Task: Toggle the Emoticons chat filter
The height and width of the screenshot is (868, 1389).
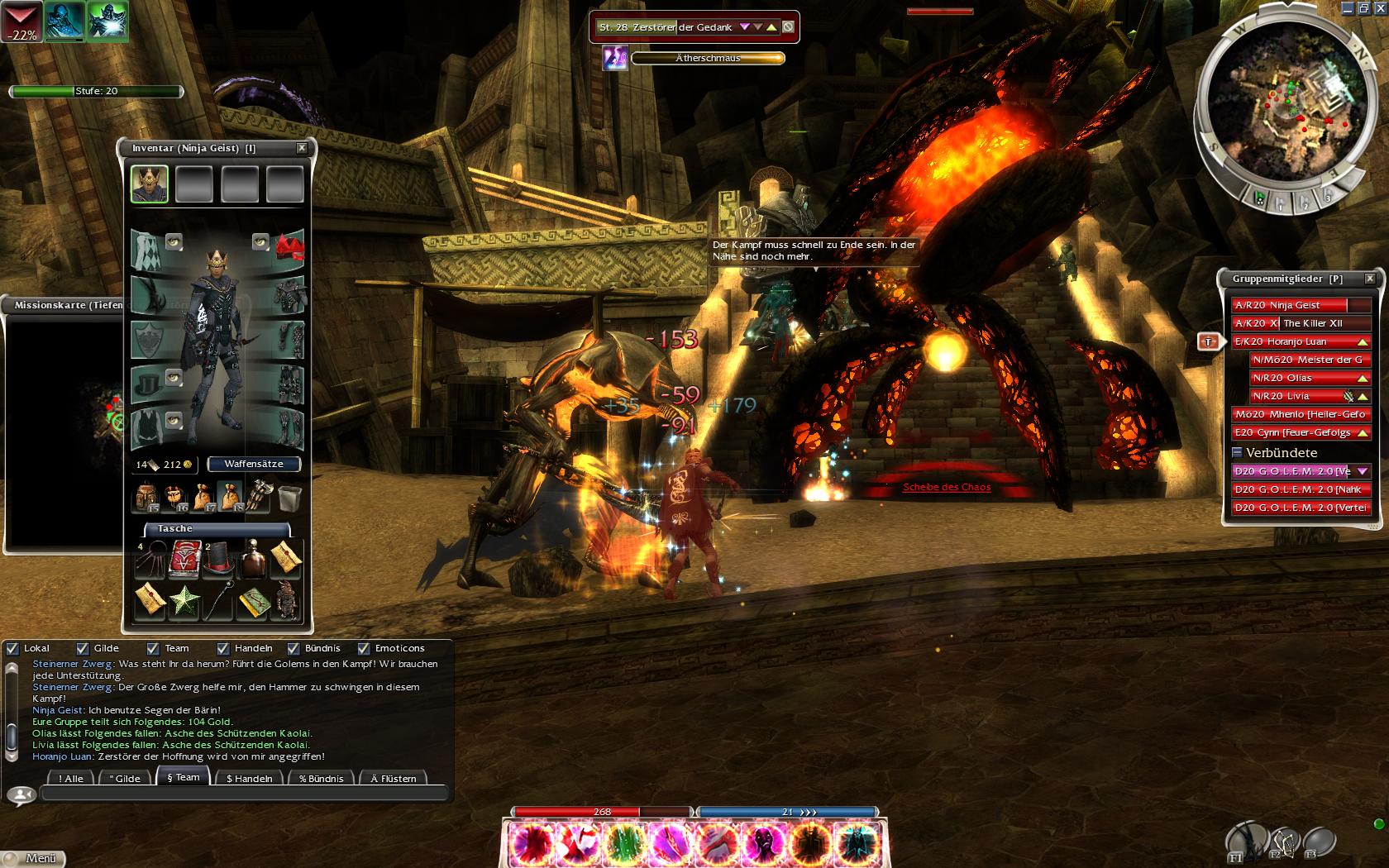Action: [x=364, y=649]
